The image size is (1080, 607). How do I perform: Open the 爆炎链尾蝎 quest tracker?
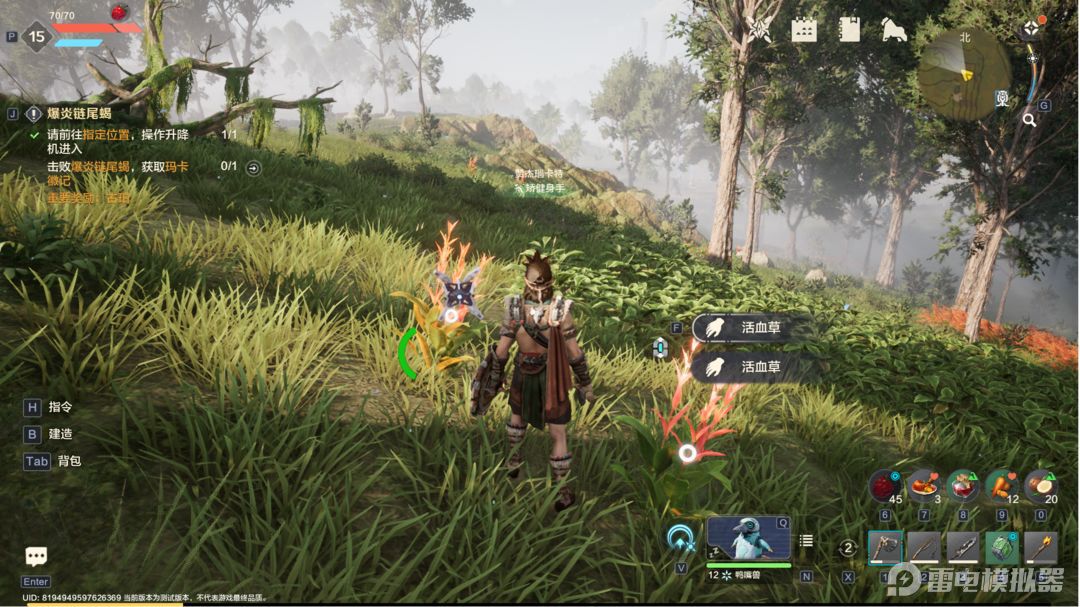pos(70,113)
